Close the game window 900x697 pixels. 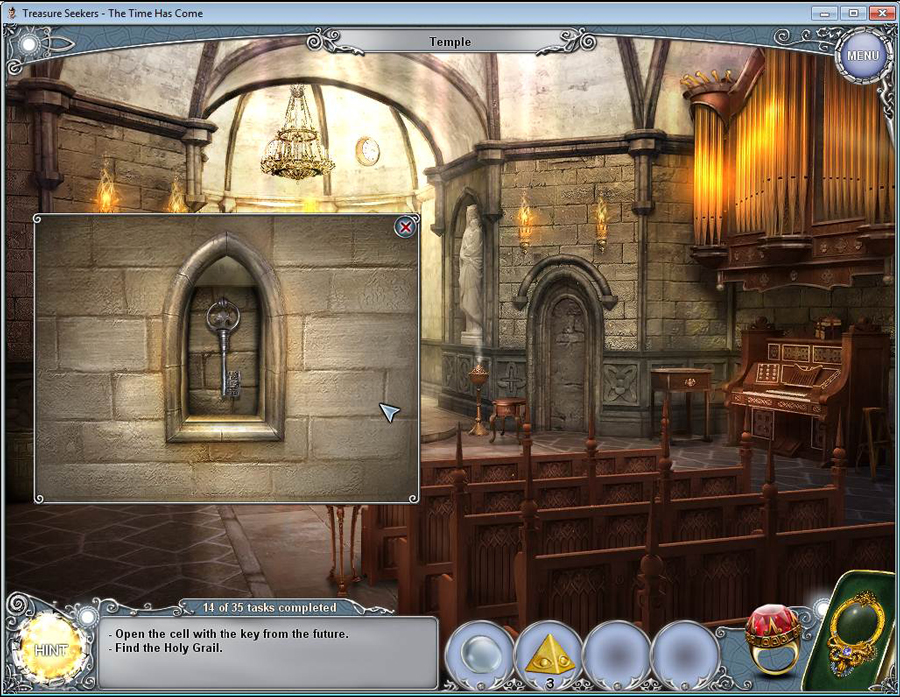[881, 13]
